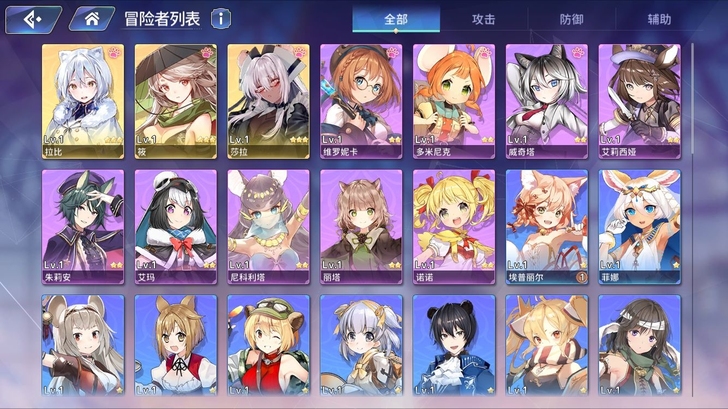Show the 防御 category tab

pos(572,19)
